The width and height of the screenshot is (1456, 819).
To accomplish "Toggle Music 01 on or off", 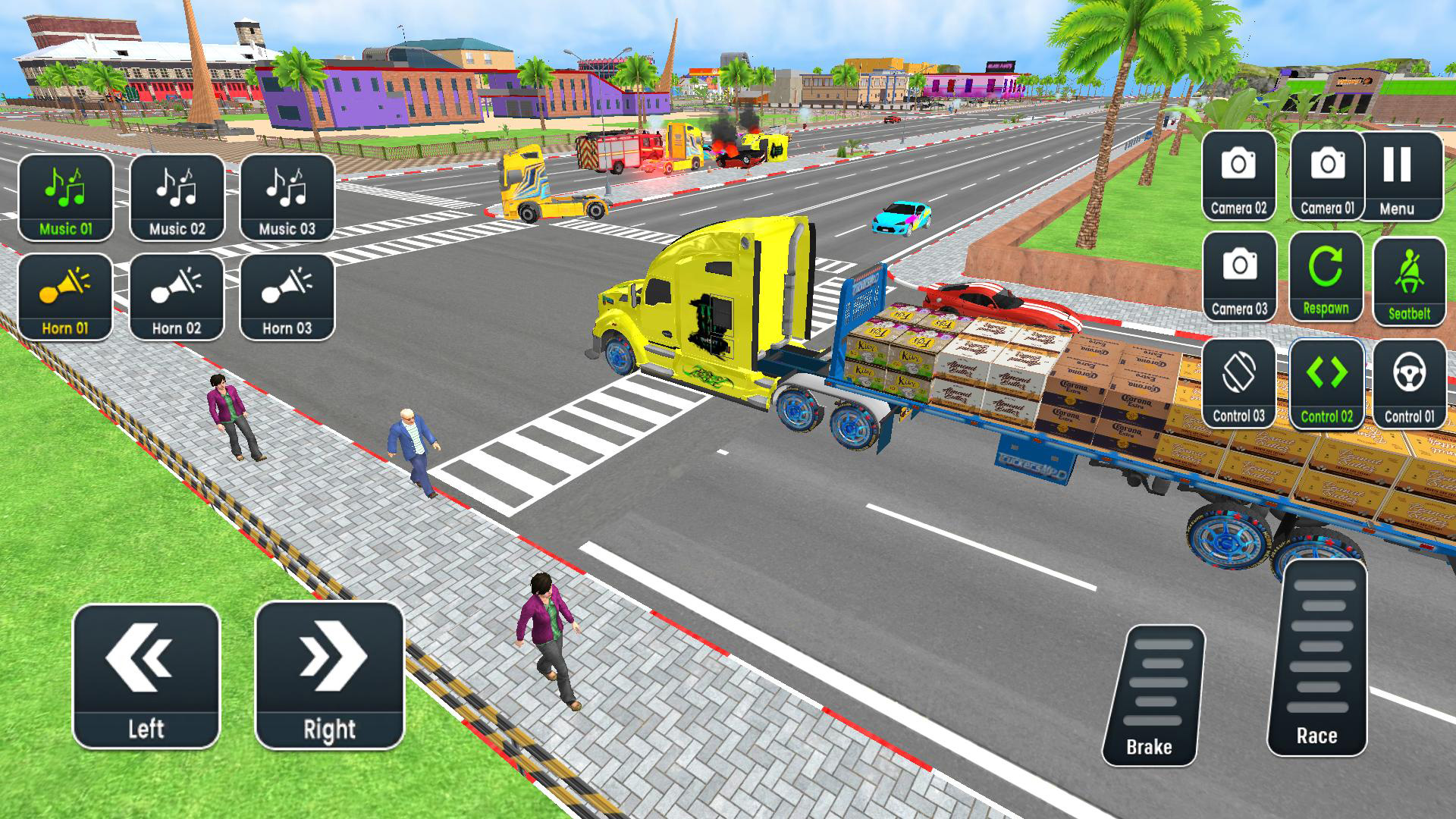I will click(65, 197).
